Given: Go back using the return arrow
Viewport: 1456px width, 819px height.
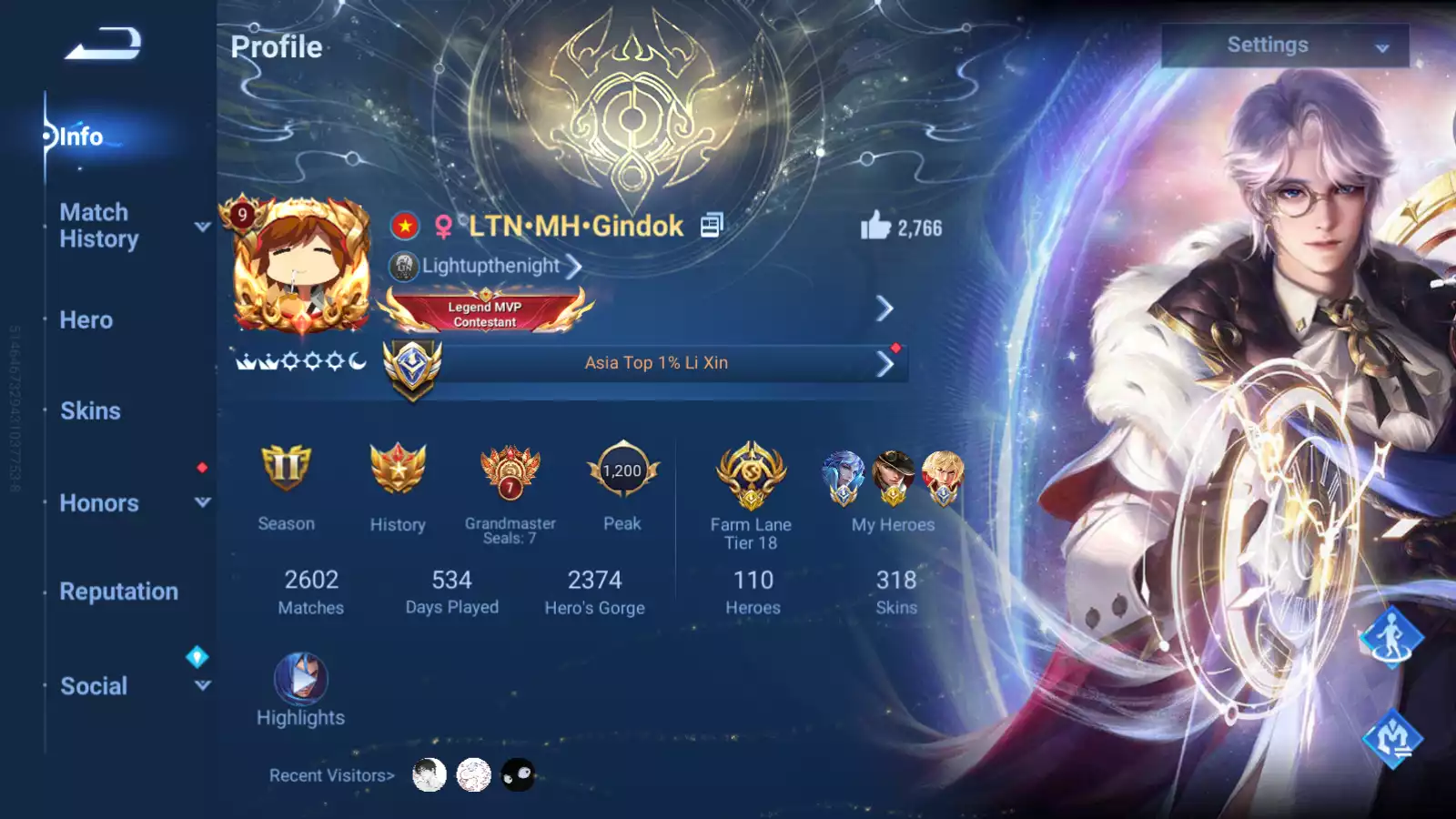Looking at the screenshot, I should [103, 44].
